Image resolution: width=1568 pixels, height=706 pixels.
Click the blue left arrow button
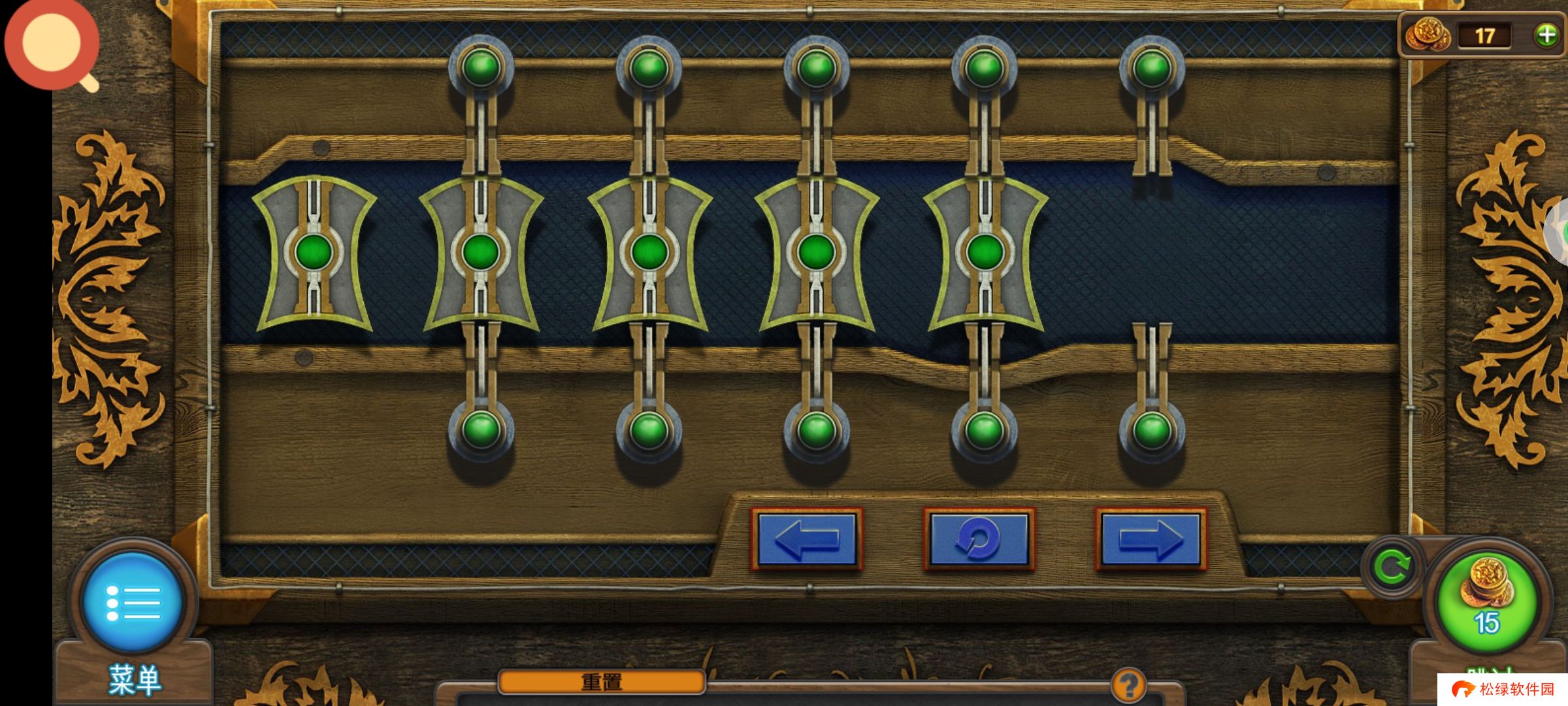pyautogui.click(x=807, y=539)
